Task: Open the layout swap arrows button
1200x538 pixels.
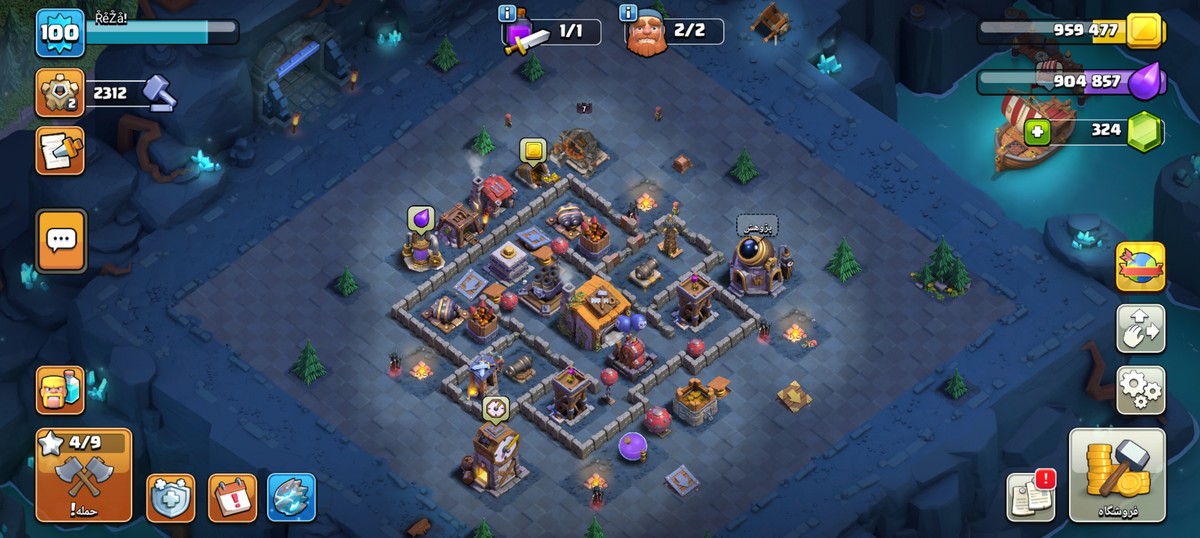Action: (1140, 329)
